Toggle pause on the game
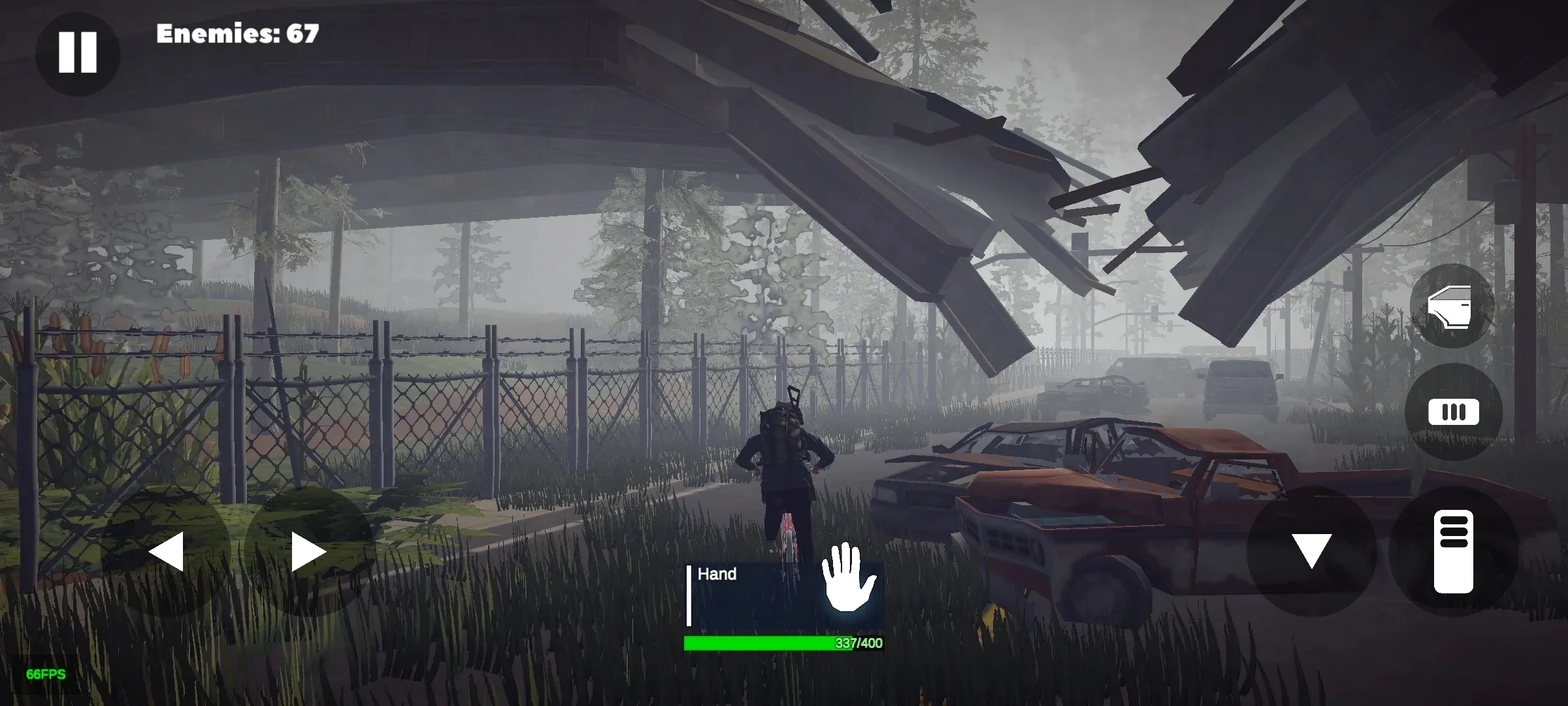Viewport: 1568px width, 706px height. point(77,51)
